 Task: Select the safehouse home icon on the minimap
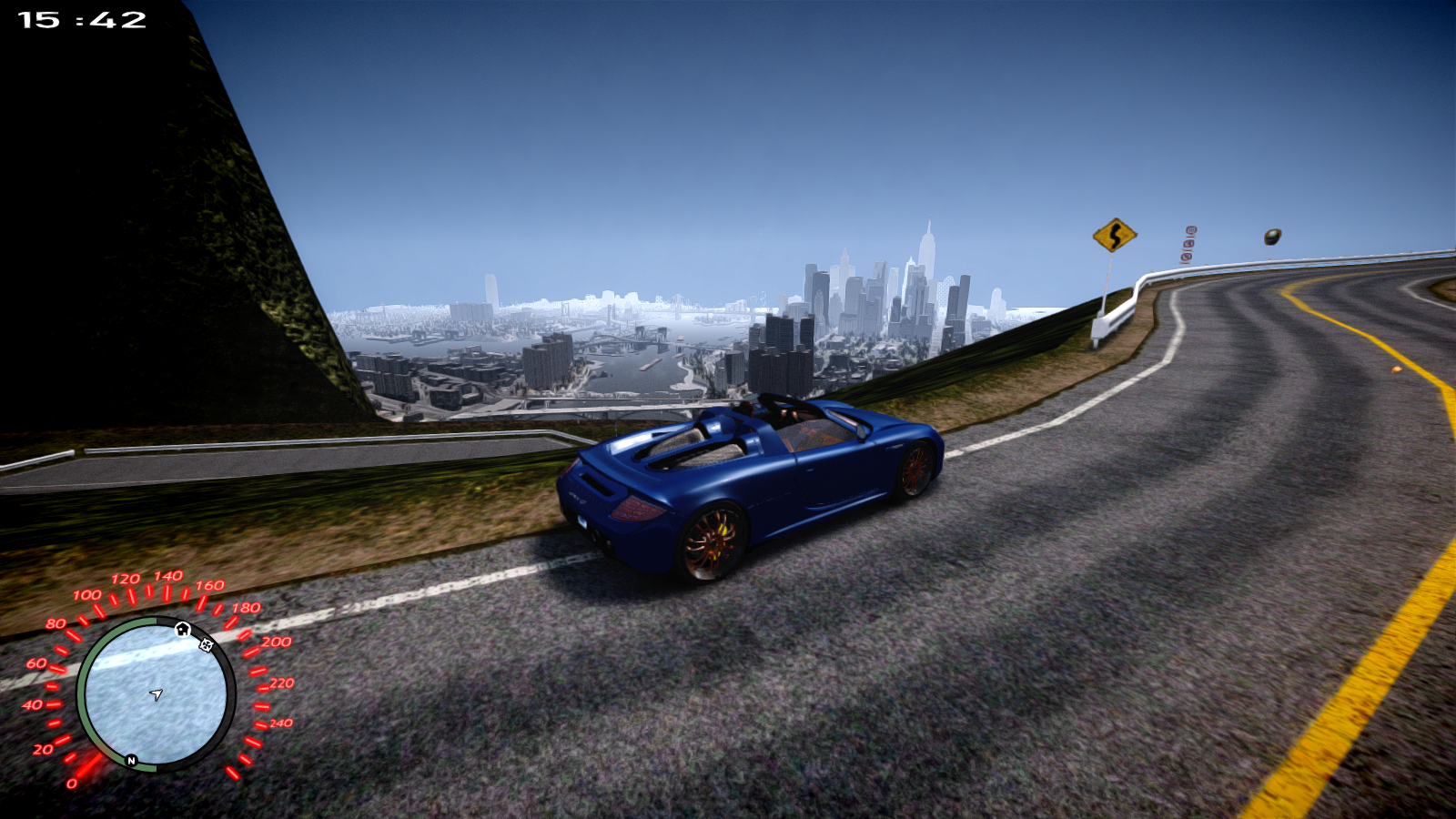(182, 630)
